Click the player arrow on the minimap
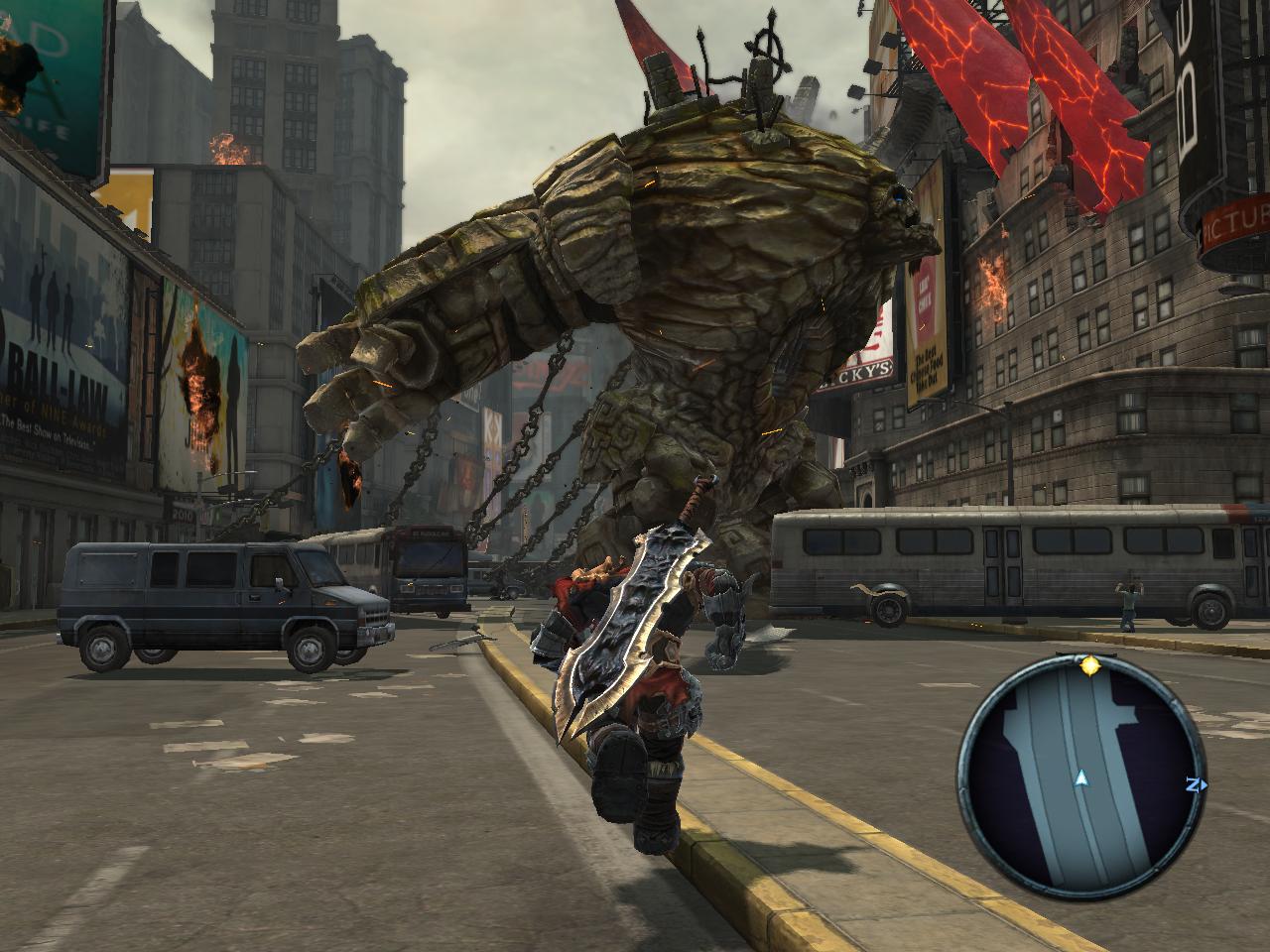1270x952 pixels. [x=1079, y=780]
